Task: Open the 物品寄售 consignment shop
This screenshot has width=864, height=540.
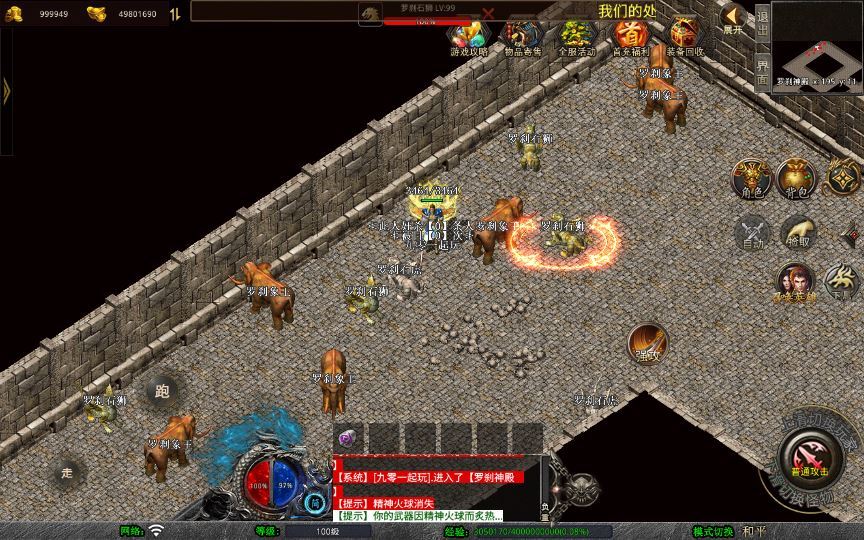Action: pyautogui.click(x=522, y=37)
